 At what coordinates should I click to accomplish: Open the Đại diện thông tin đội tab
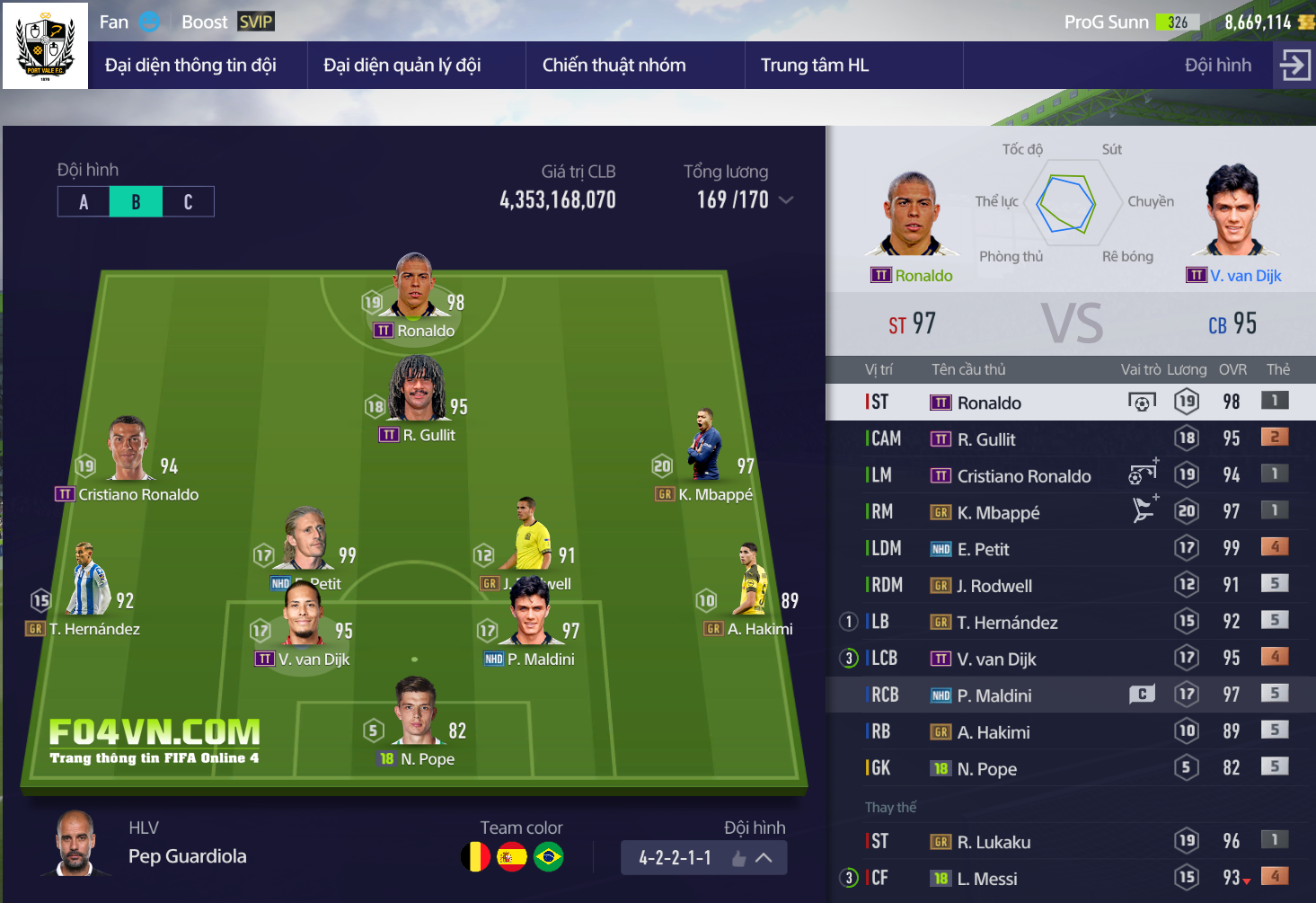(190, 66)
